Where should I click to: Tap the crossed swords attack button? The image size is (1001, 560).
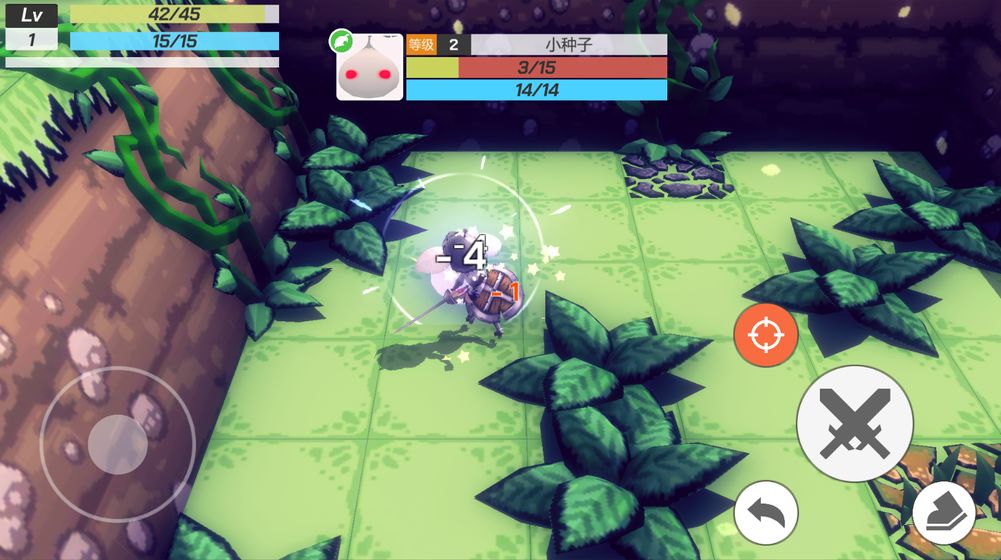tap(854, 424)
